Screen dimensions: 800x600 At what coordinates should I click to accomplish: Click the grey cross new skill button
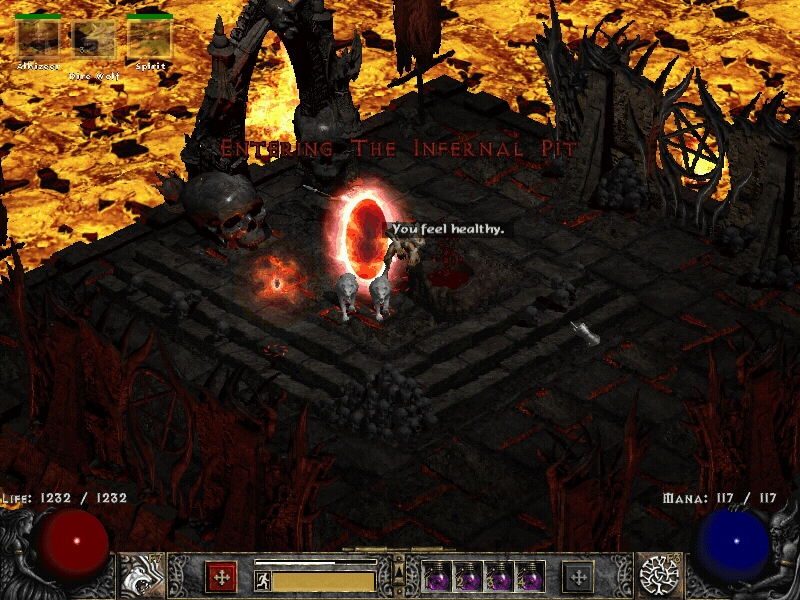click(x=578, y=576)
